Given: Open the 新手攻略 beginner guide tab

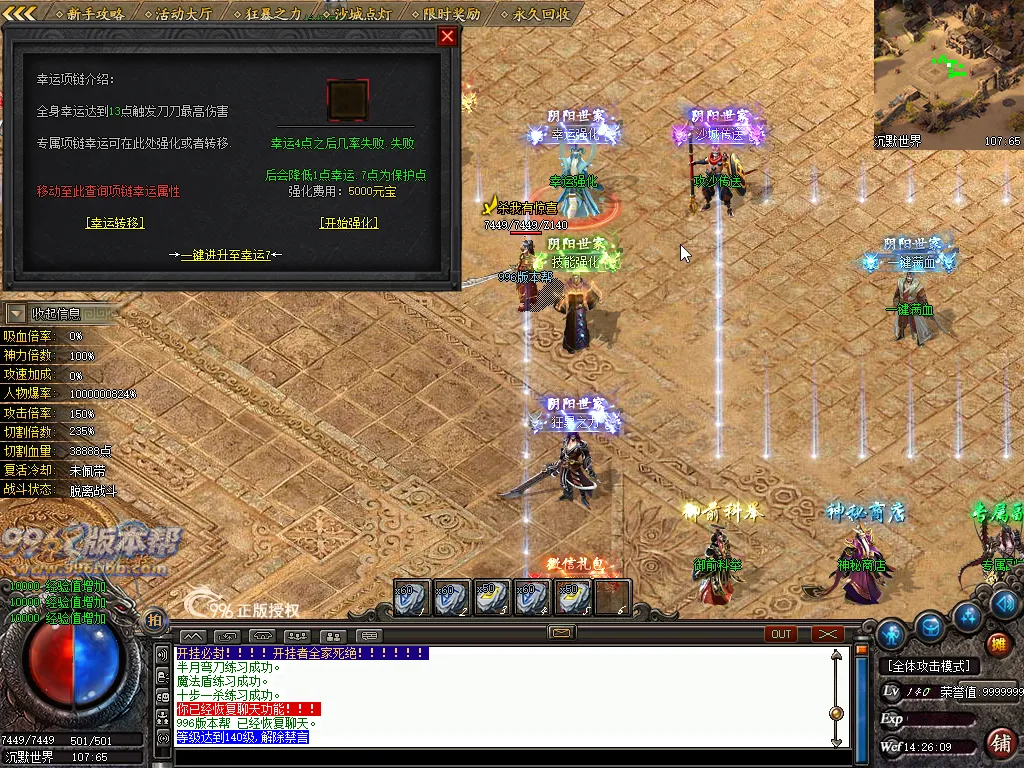Looking at the screenshot, I should tap(96, 14).
